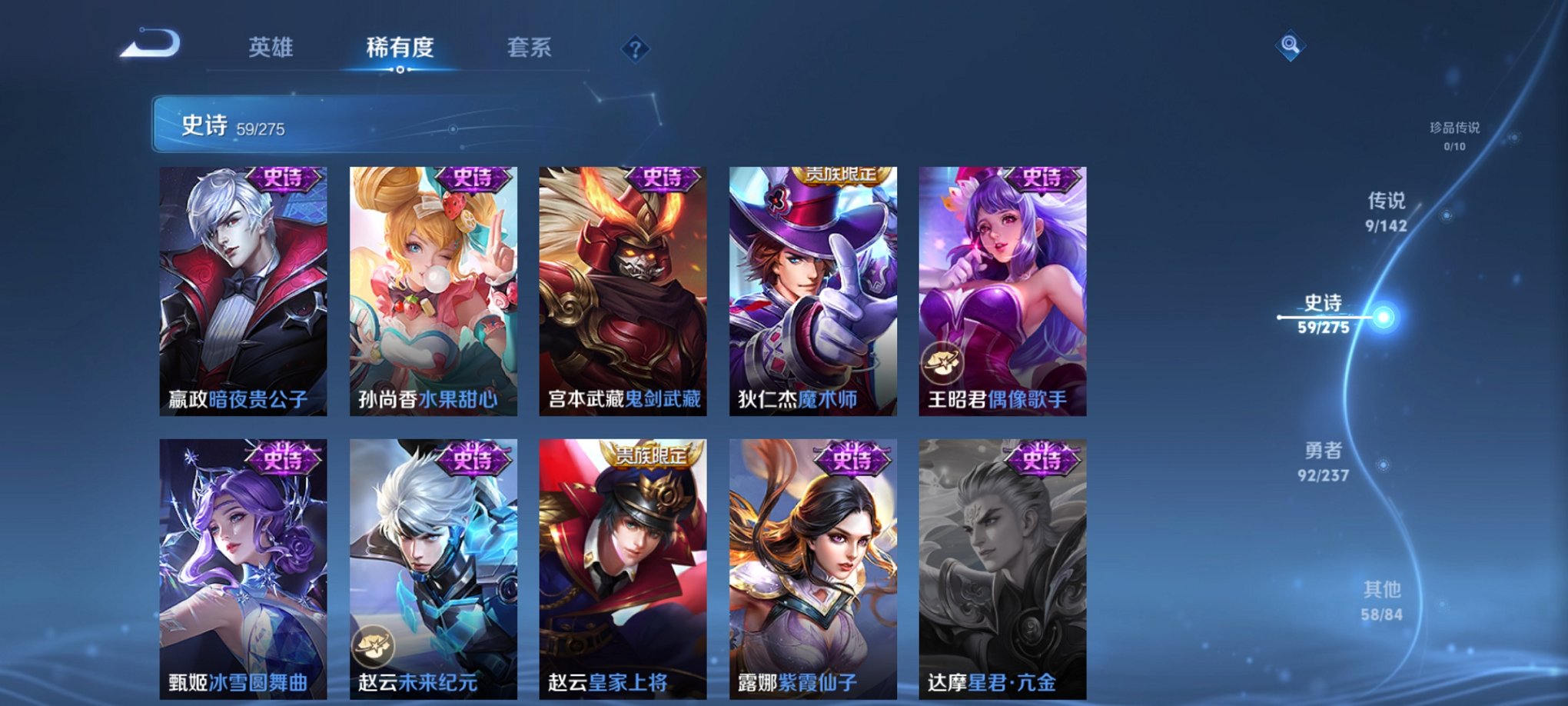Click the help question mark icon
This screenshot has height=706, width=1568.
point(635,49)
